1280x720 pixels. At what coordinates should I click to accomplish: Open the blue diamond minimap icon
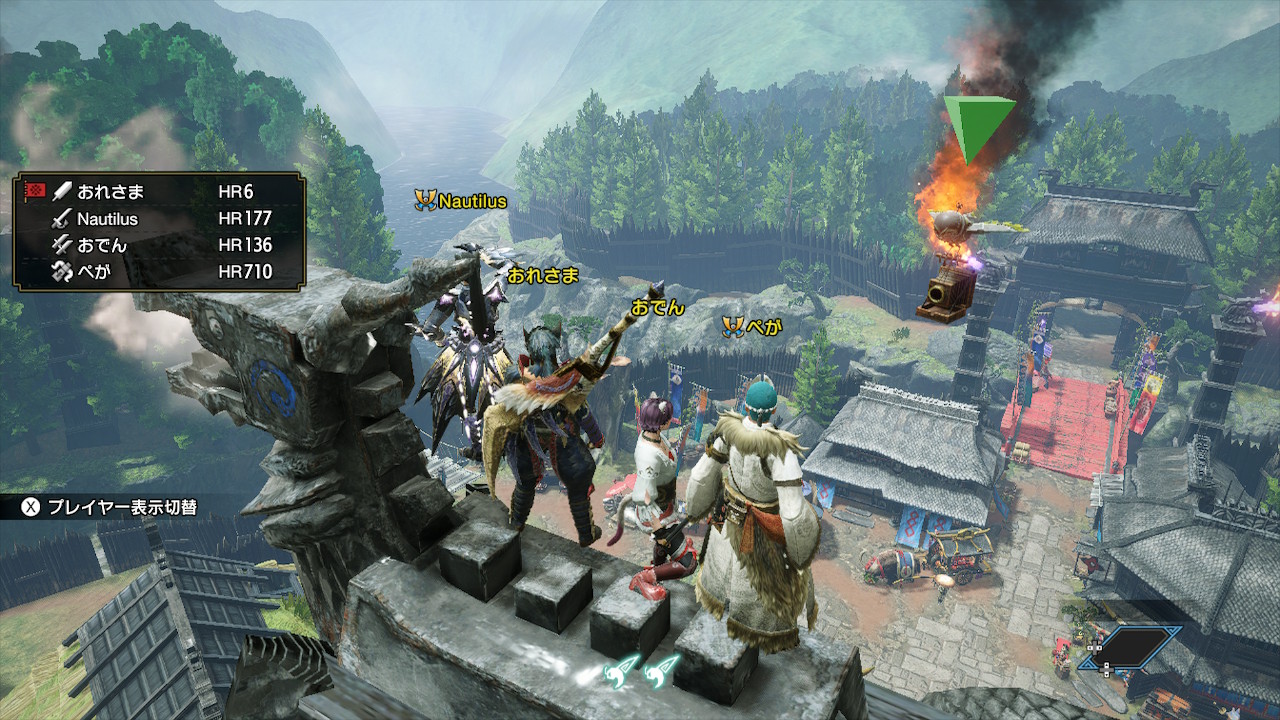1135,647
